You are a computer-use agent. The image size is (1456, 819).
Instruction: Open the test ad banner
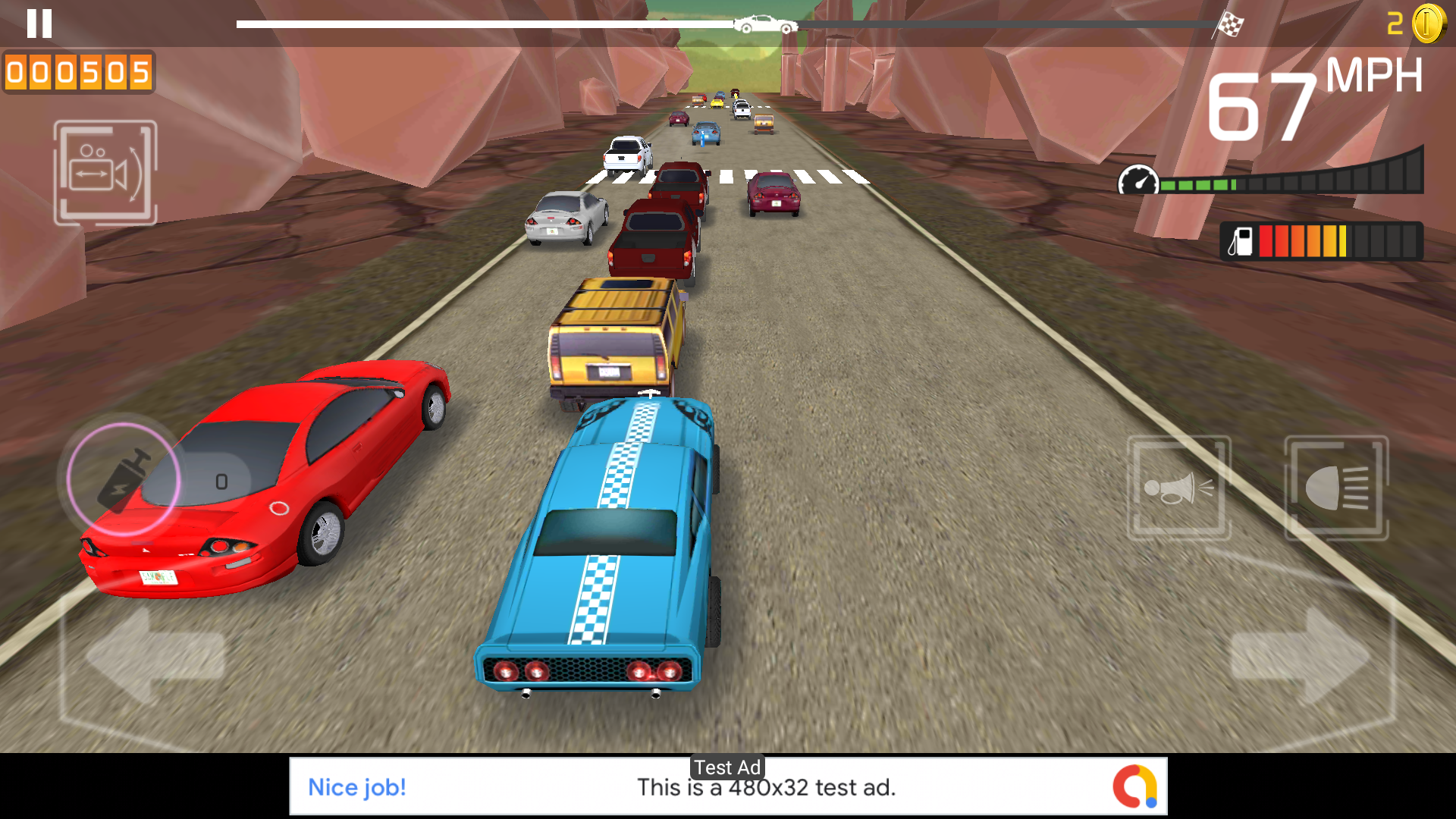tap(728, 786)
